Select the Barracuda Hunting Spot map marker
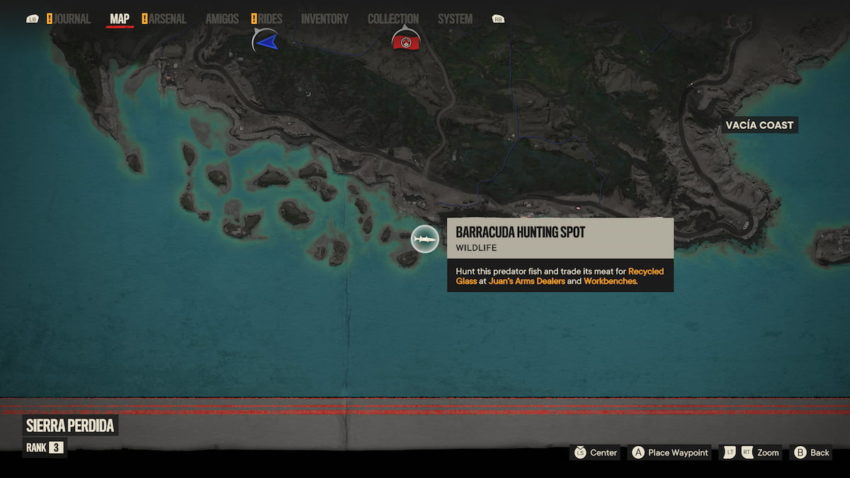Viewport: 850px width, 478px height. pyautogui.click(x=425, y=239)
